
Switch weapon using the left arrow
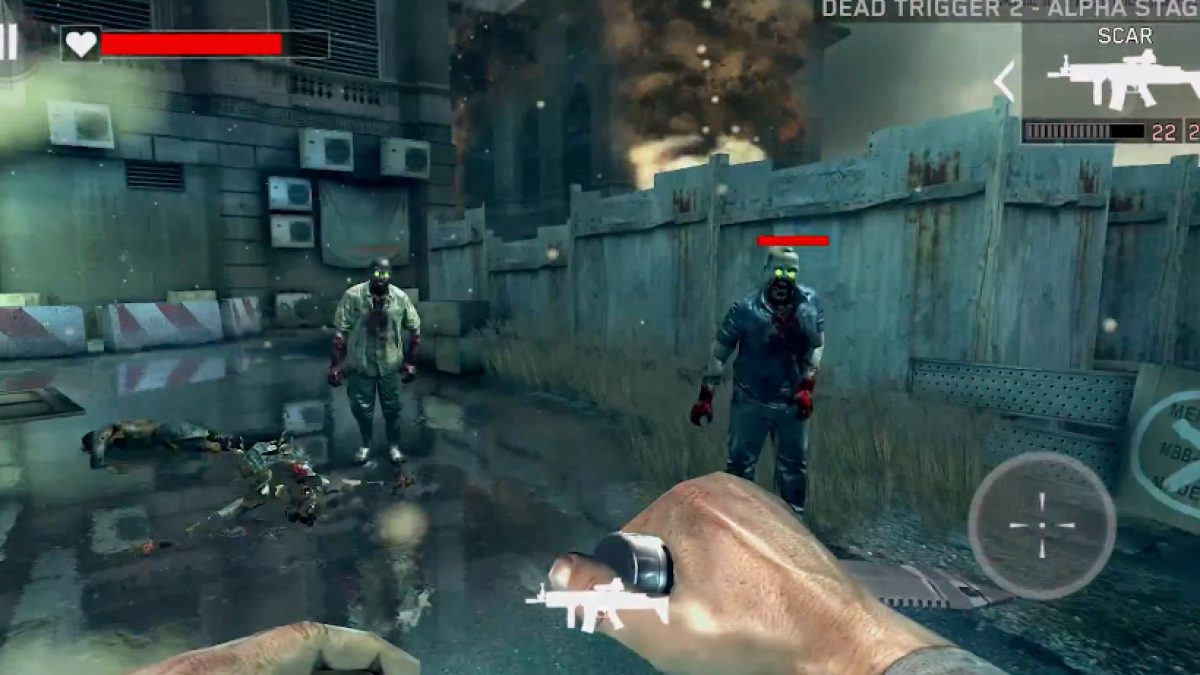pos(1004,82)
